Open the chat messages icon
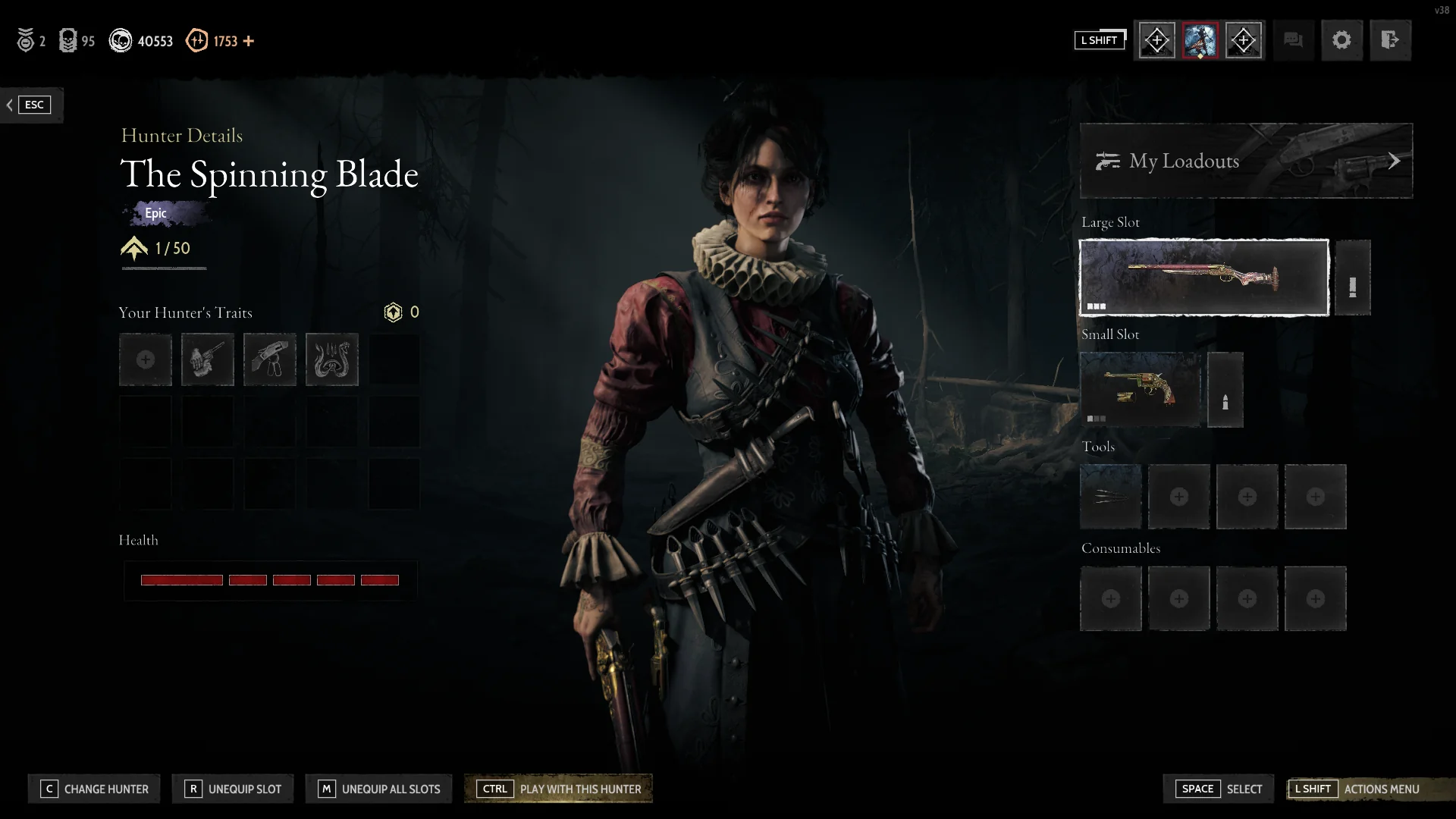This screenshot has height=819, width=1456. [x=1293, y=40]
